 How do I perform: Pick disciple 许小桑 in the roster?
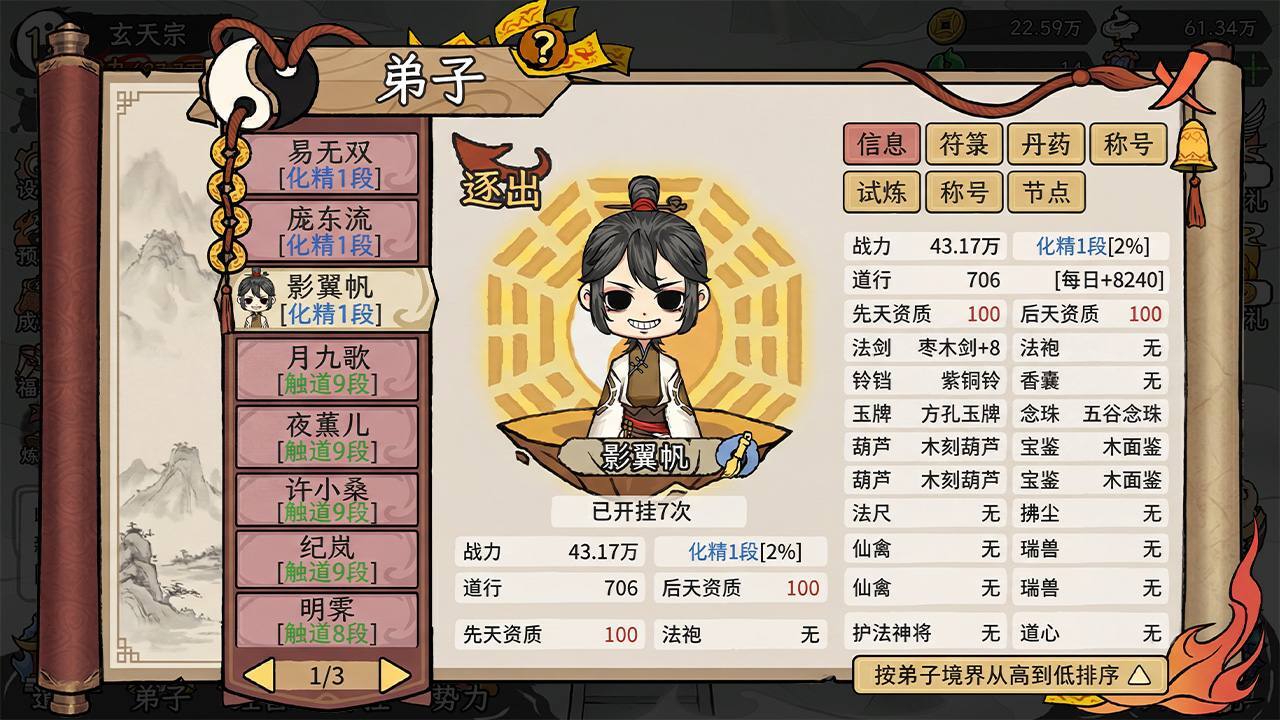329,501
